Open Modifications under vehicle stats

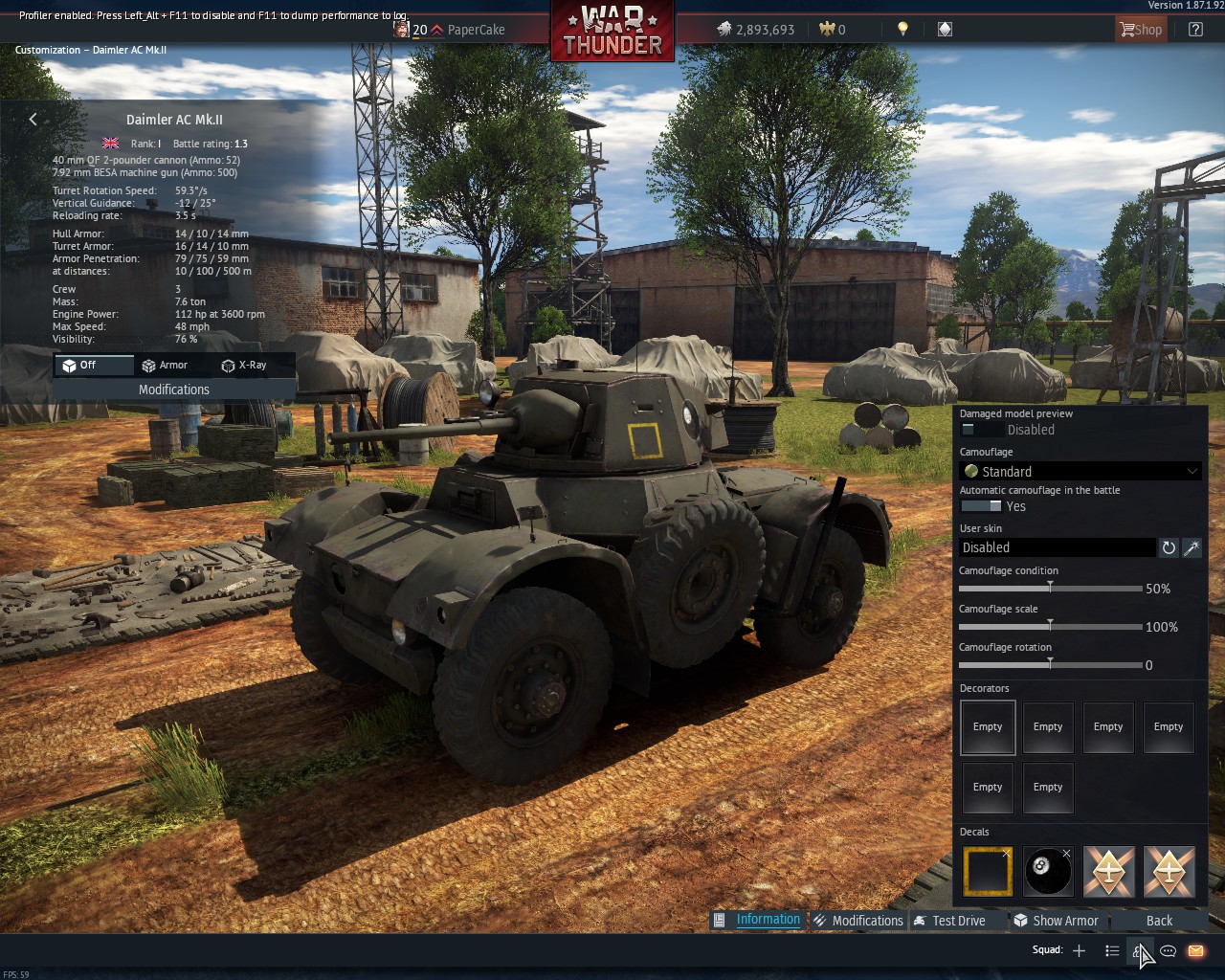coord(173,390)
